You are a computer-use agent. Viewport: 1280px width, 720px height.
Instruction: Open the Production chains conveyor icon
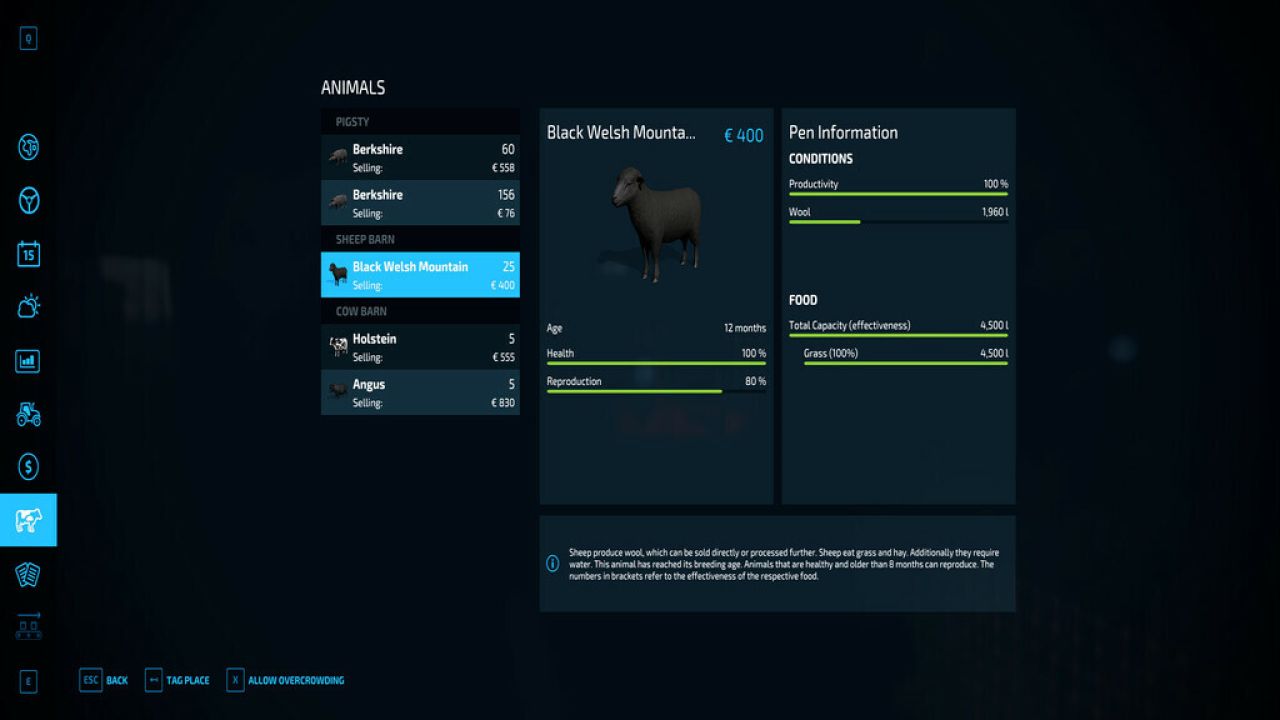pos(27,625)
